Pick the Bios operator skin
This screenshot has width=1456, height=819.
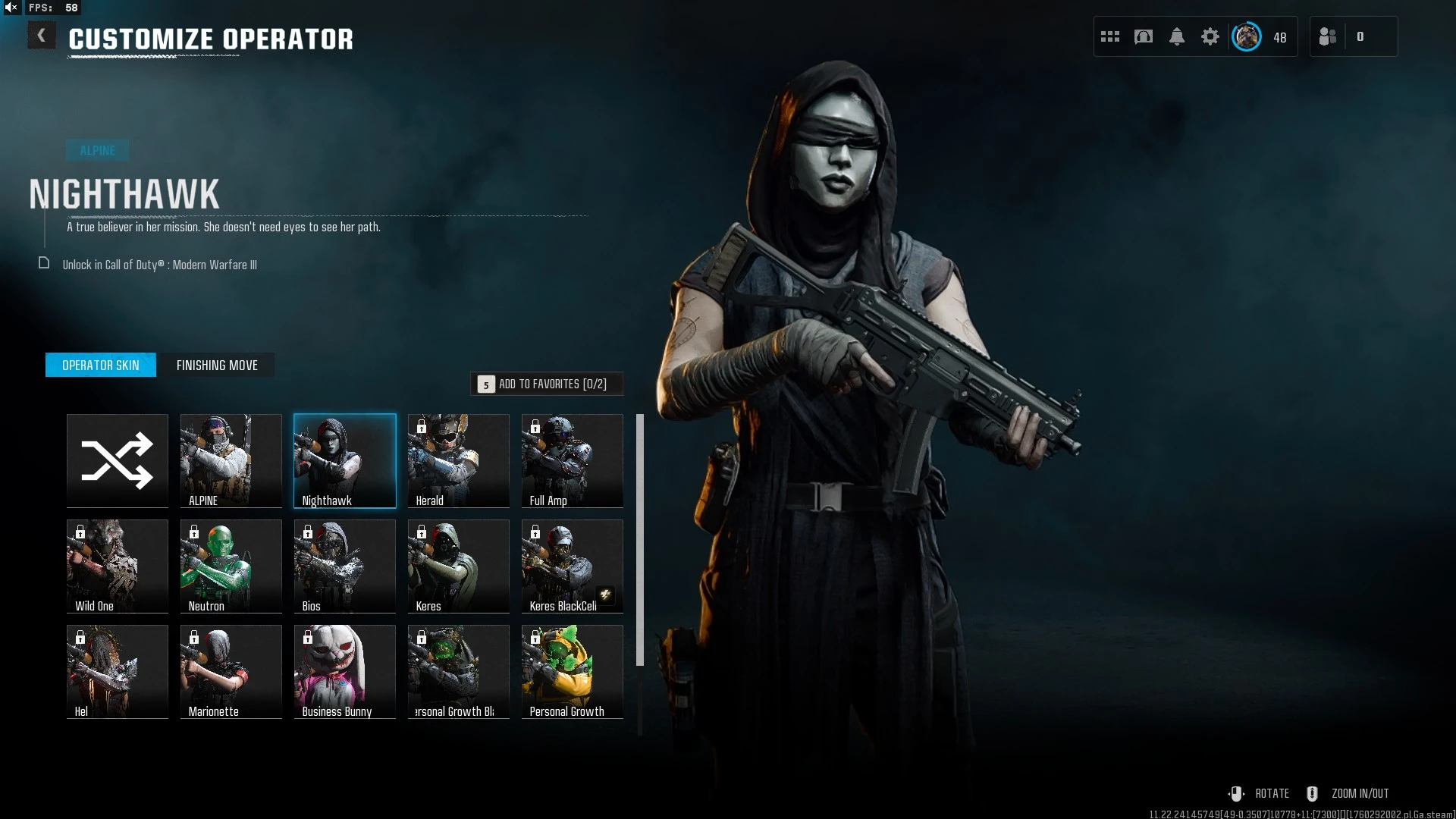(345, 566)
